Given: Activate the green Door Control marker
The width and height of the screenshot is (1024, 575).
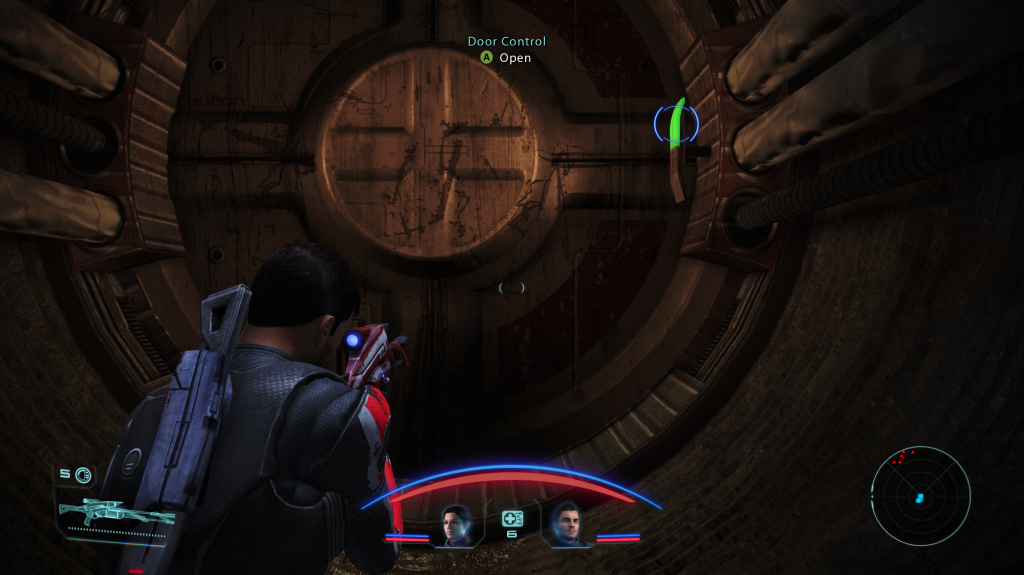Looking at the screenshot, I should [677, 124].
